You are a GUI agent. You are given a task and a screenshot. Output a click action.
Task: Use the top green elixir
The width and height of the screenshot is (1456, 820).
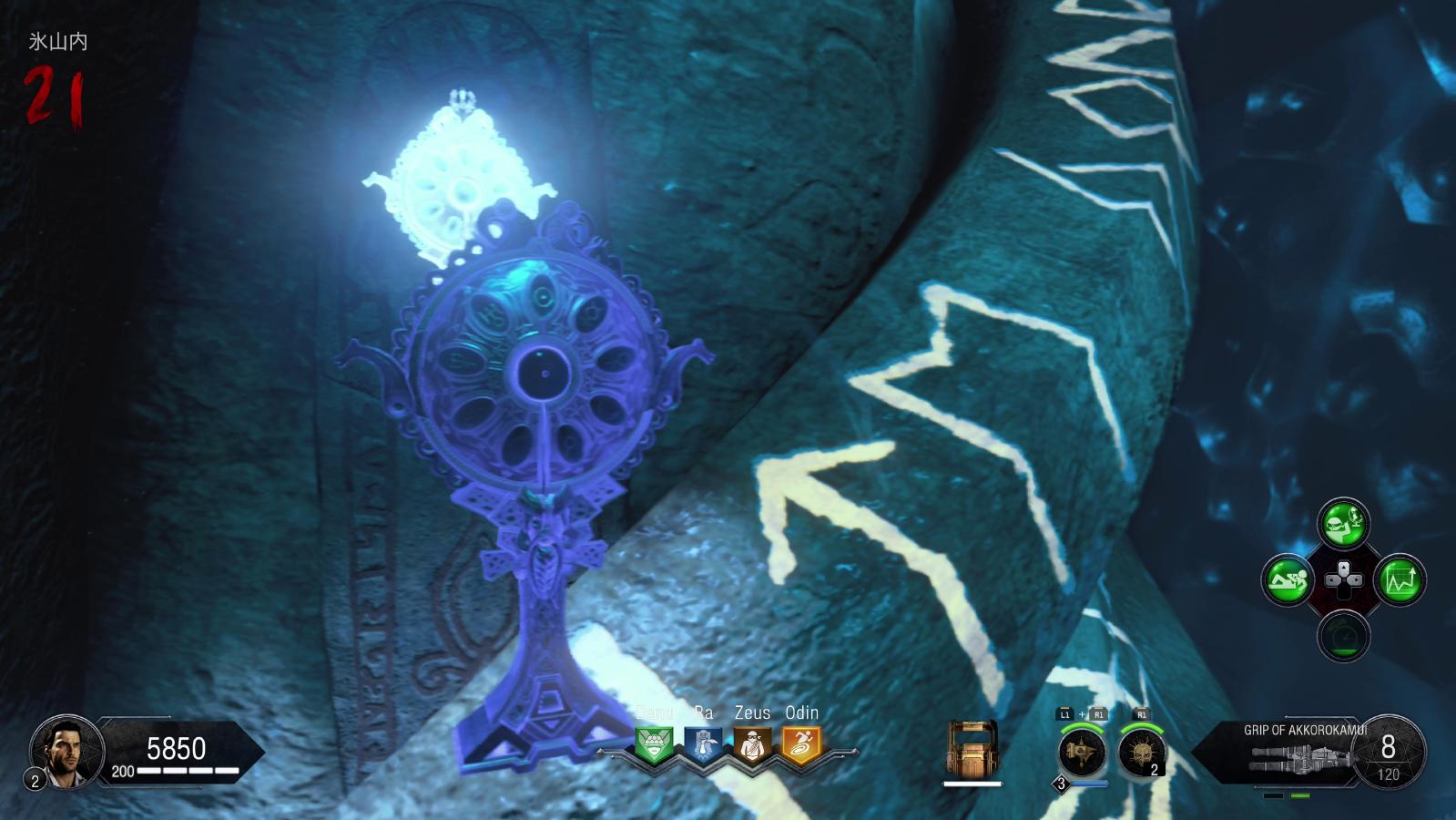1343,523
